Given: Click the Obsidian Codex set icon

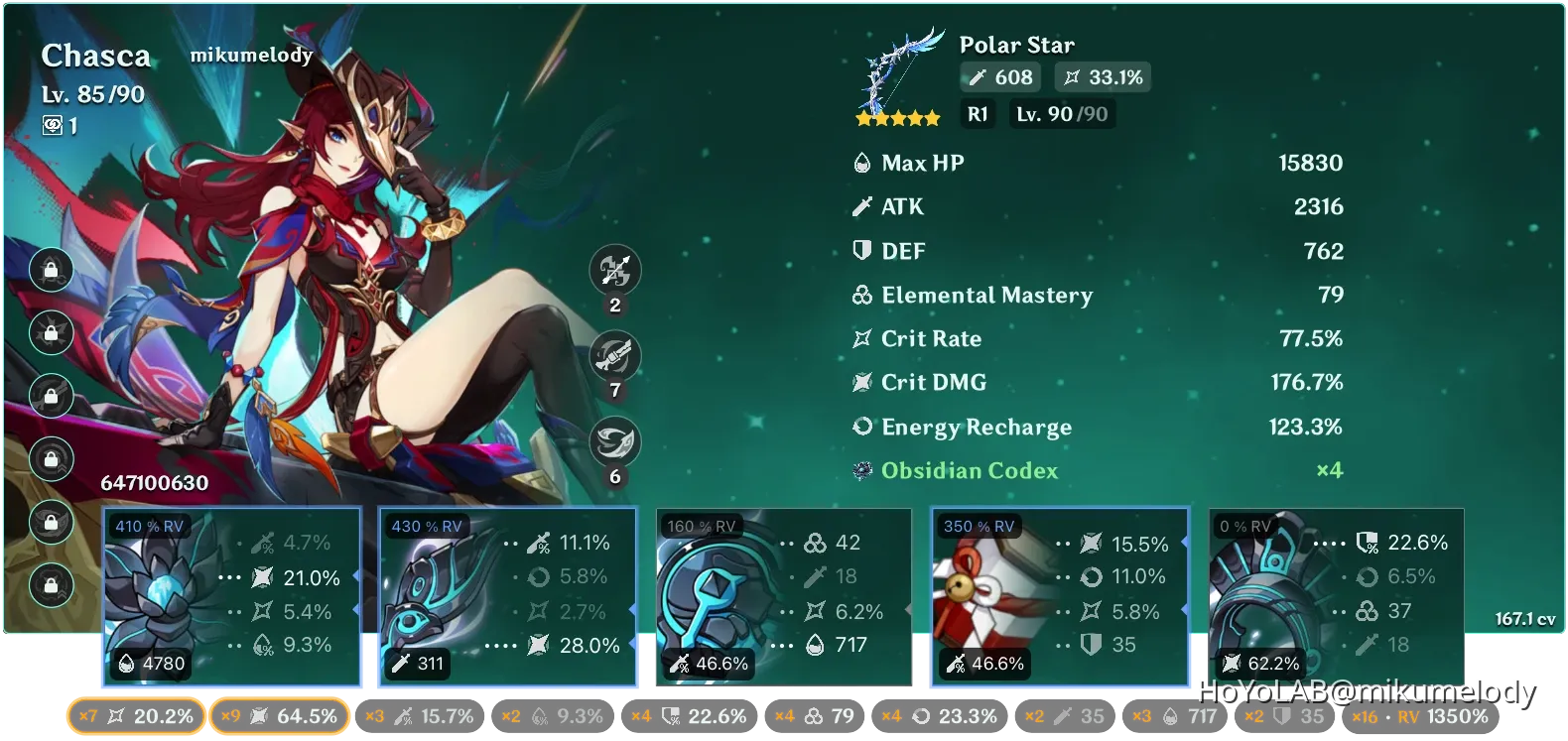Looking at the screenshot, I should (x=862, y=470).
